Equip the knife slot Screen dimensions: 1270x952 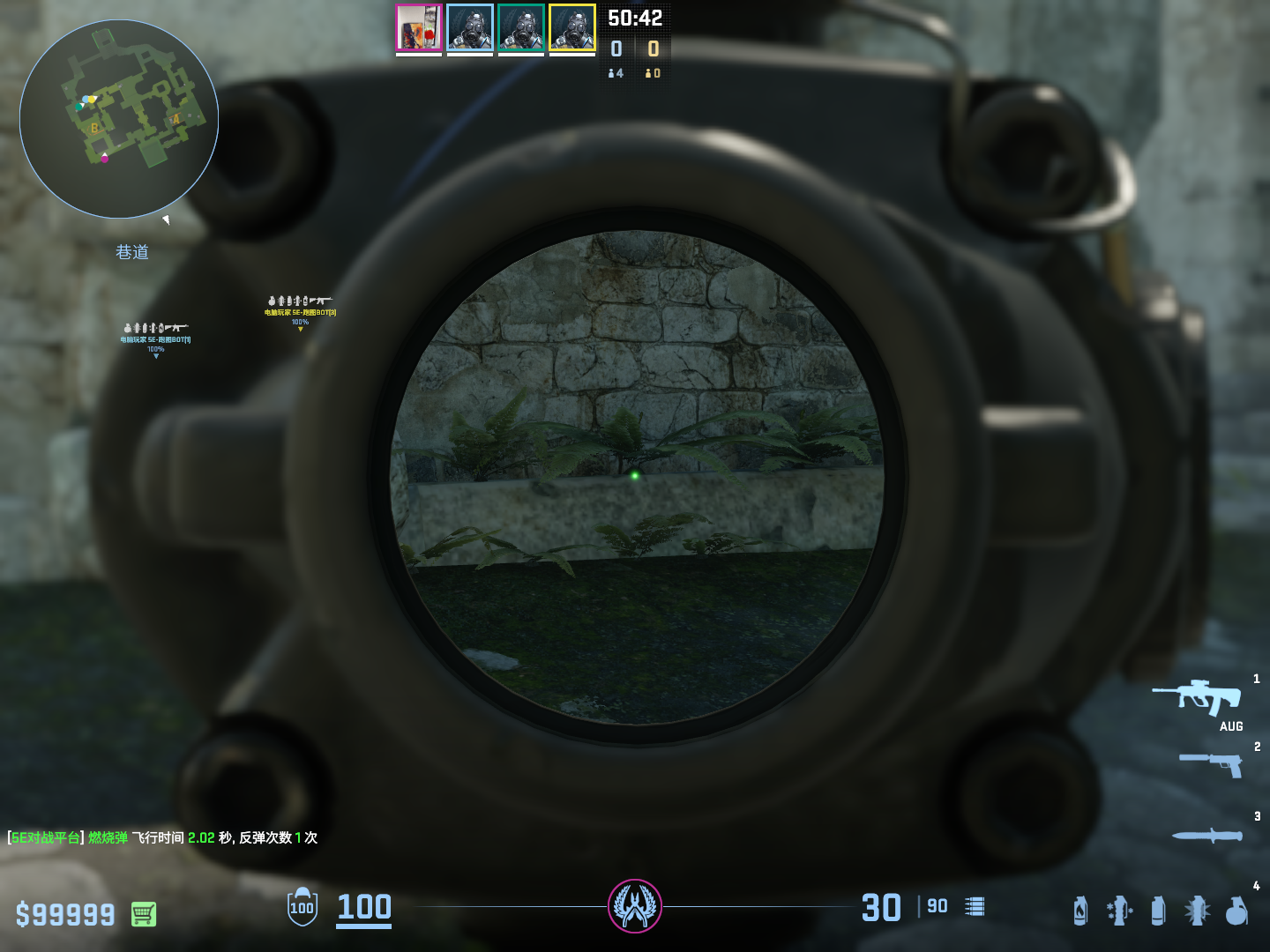pyautogui.click(x=1207, y=835)
